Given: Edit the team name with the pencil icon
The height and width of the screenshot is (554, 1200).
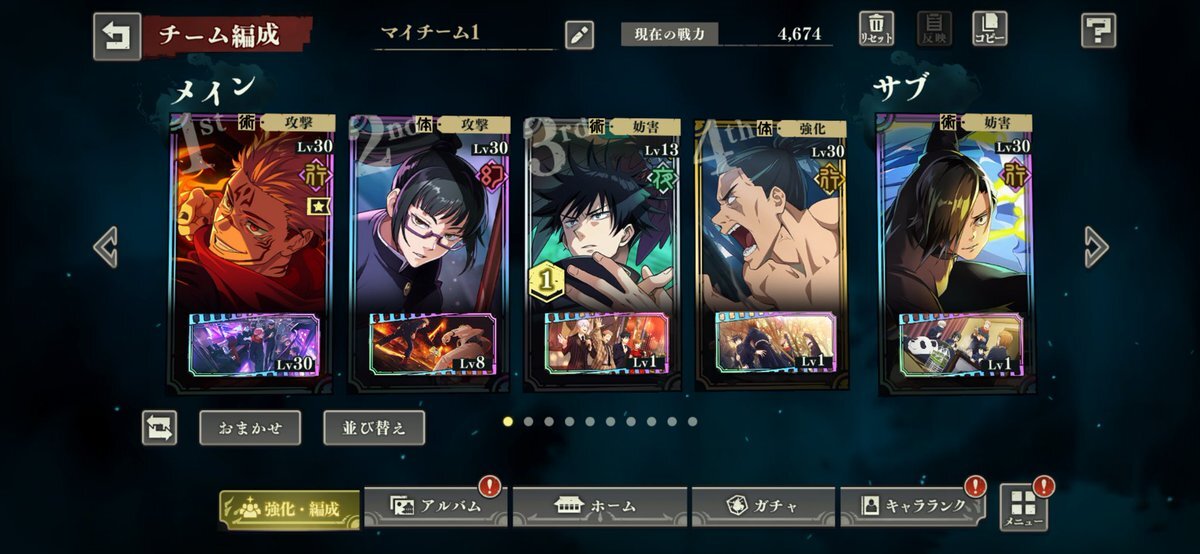Looking at the screenshot, I should pyautogui.click(x=579, y=35).
